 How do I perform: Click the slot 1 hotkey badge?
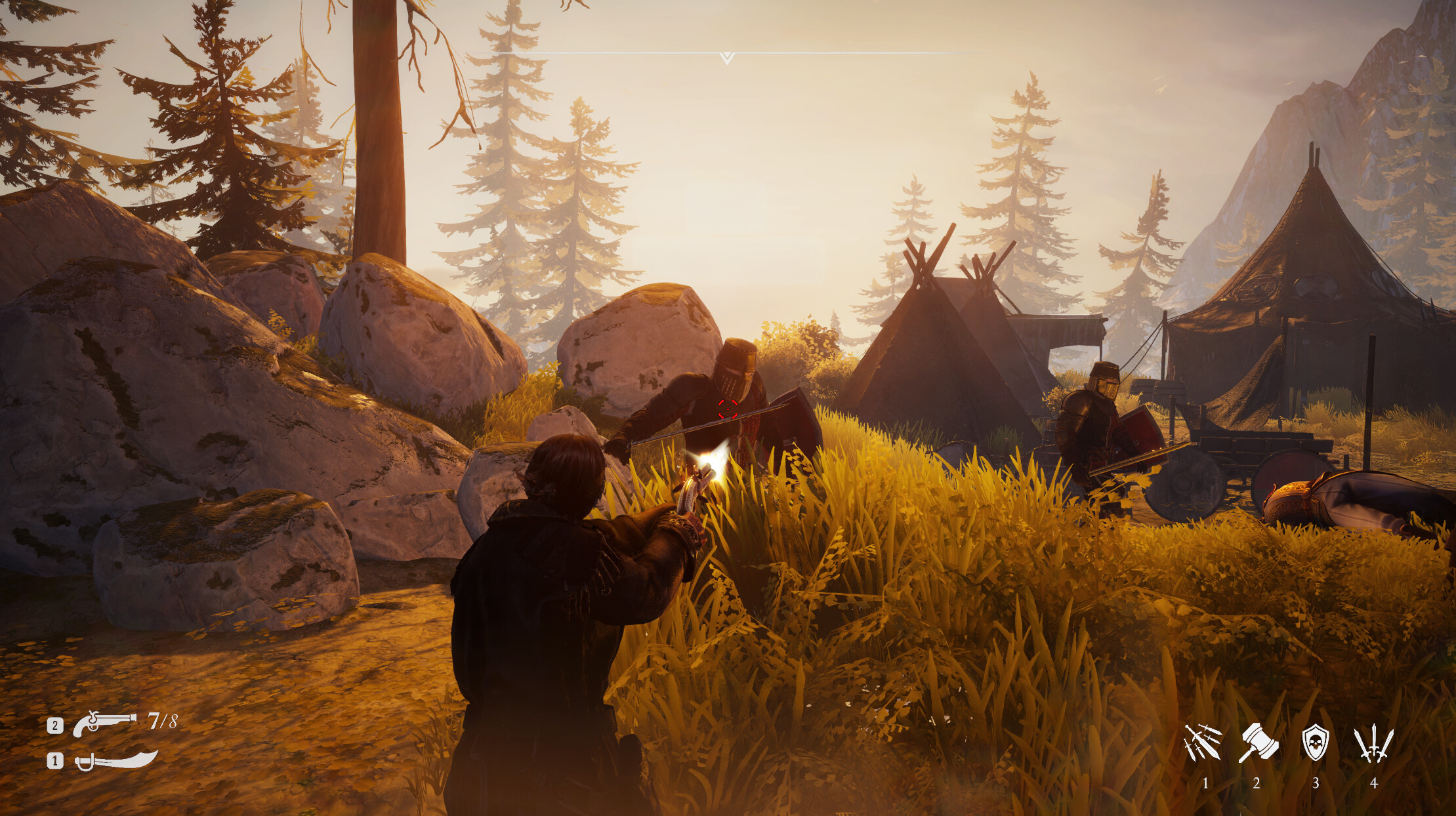pos(55,762)
